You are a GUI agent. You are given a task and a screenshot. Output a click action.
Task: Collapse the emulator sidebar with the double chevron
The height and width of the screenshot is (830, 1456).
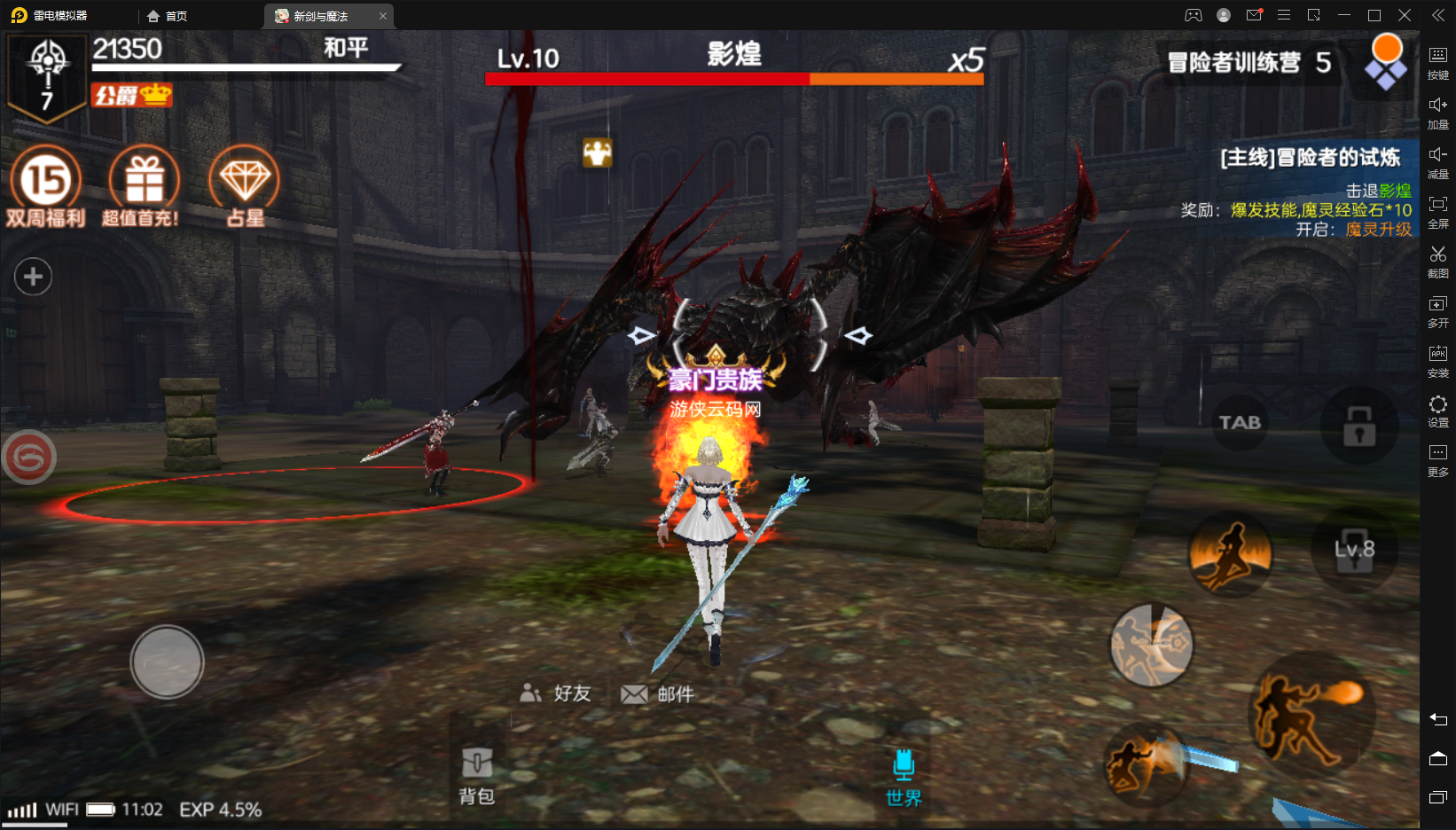click(x=1437, y=14)
